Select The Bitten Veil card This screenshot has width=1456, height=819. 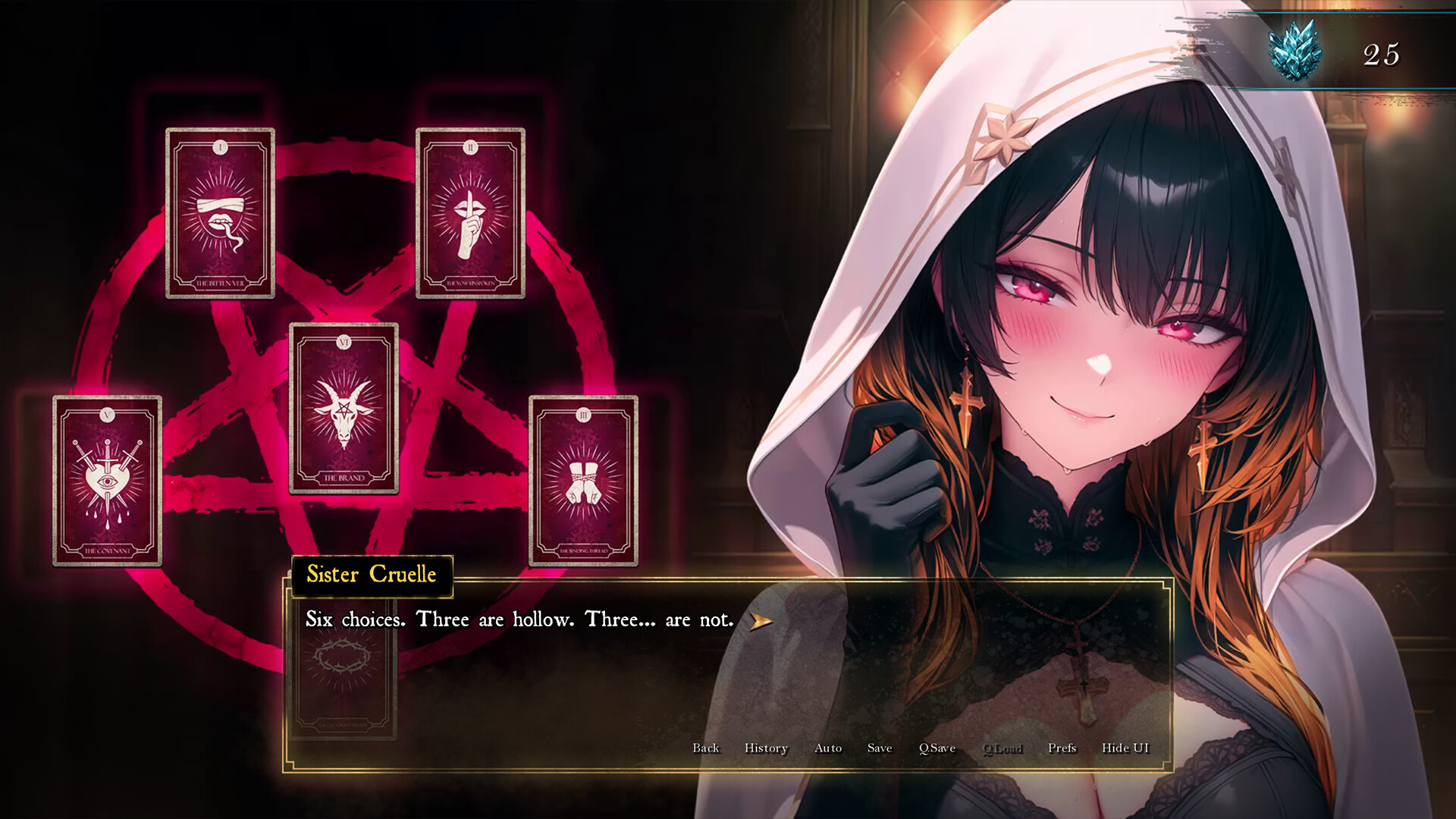tap(221, 213)
